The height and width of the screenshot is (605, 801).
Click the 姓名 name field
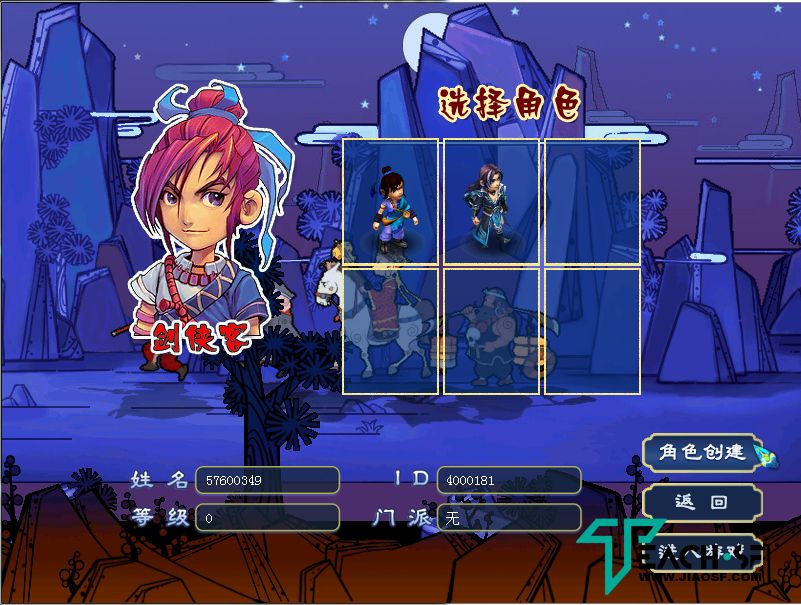pos(267,480)
